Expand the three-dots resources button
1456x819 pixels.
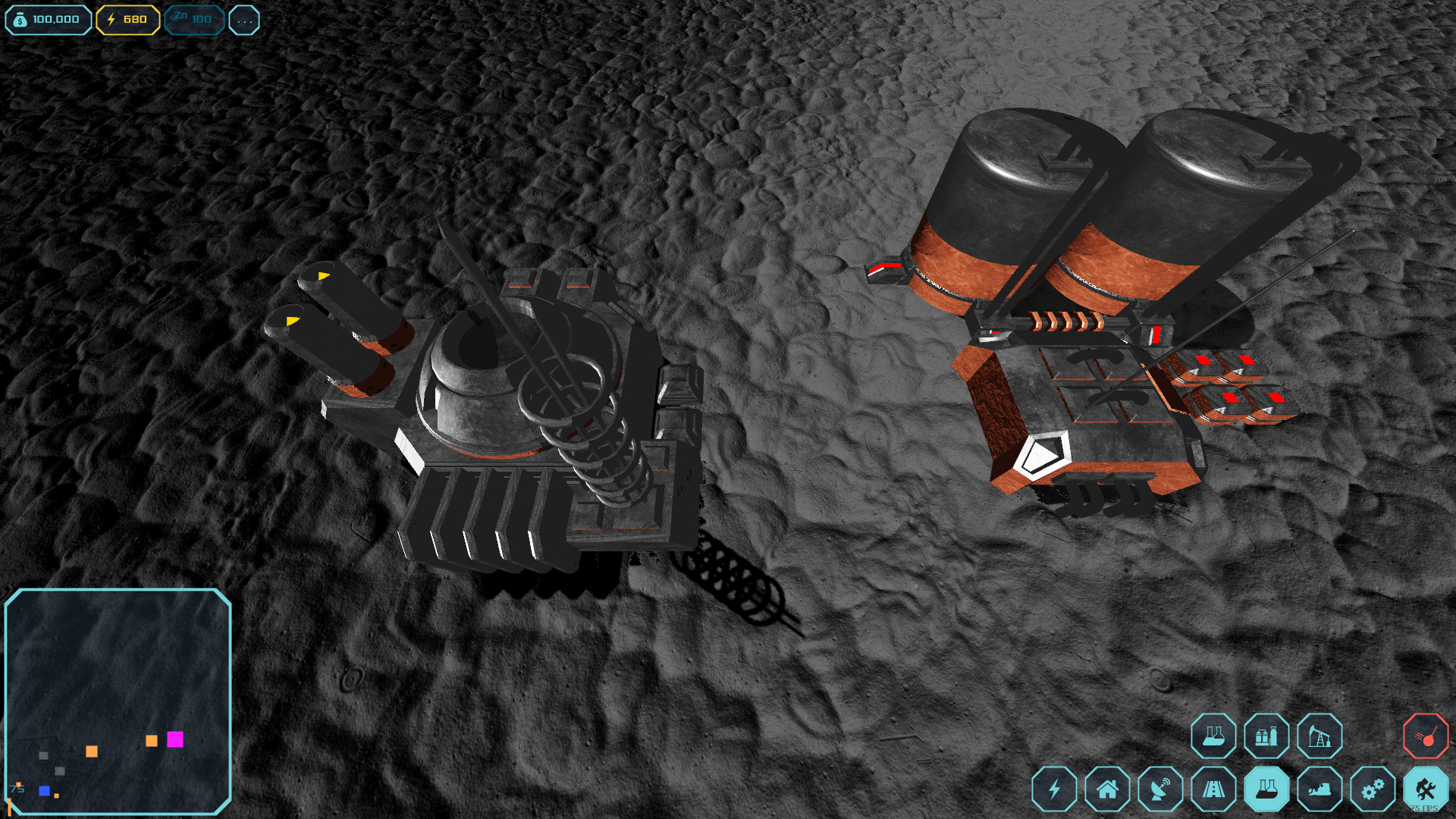(x=244, y=20)
